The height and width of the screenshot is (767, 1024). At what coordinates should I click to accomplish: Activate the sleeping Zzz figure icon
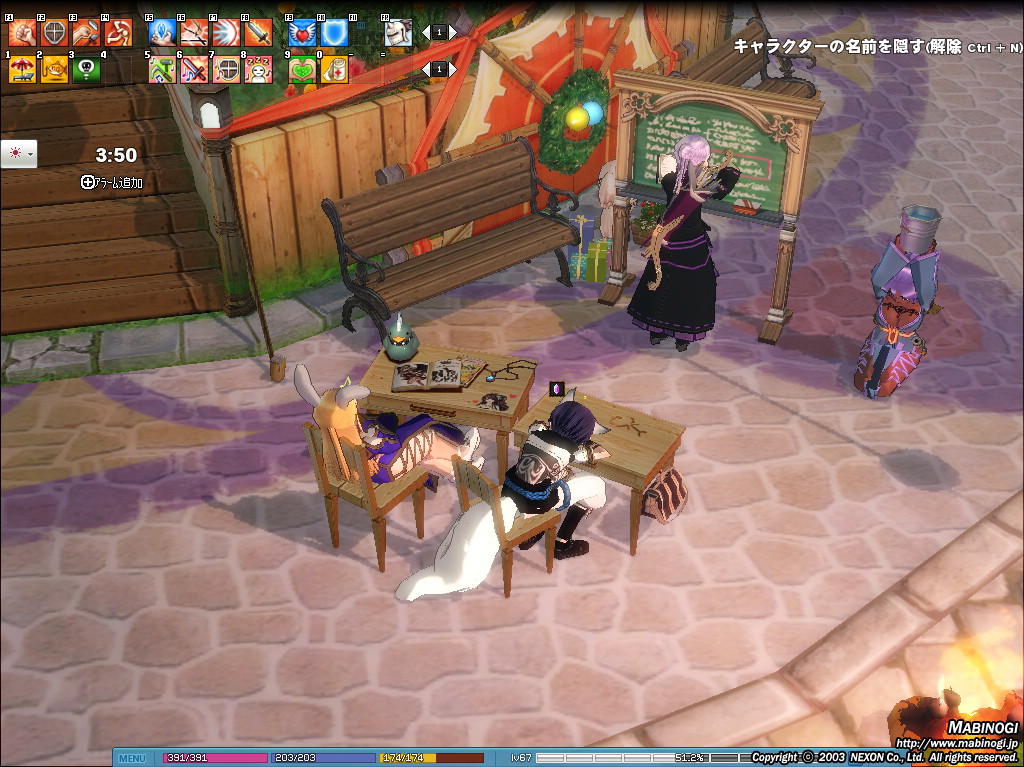pyautogui.click(x=258, y=69)
